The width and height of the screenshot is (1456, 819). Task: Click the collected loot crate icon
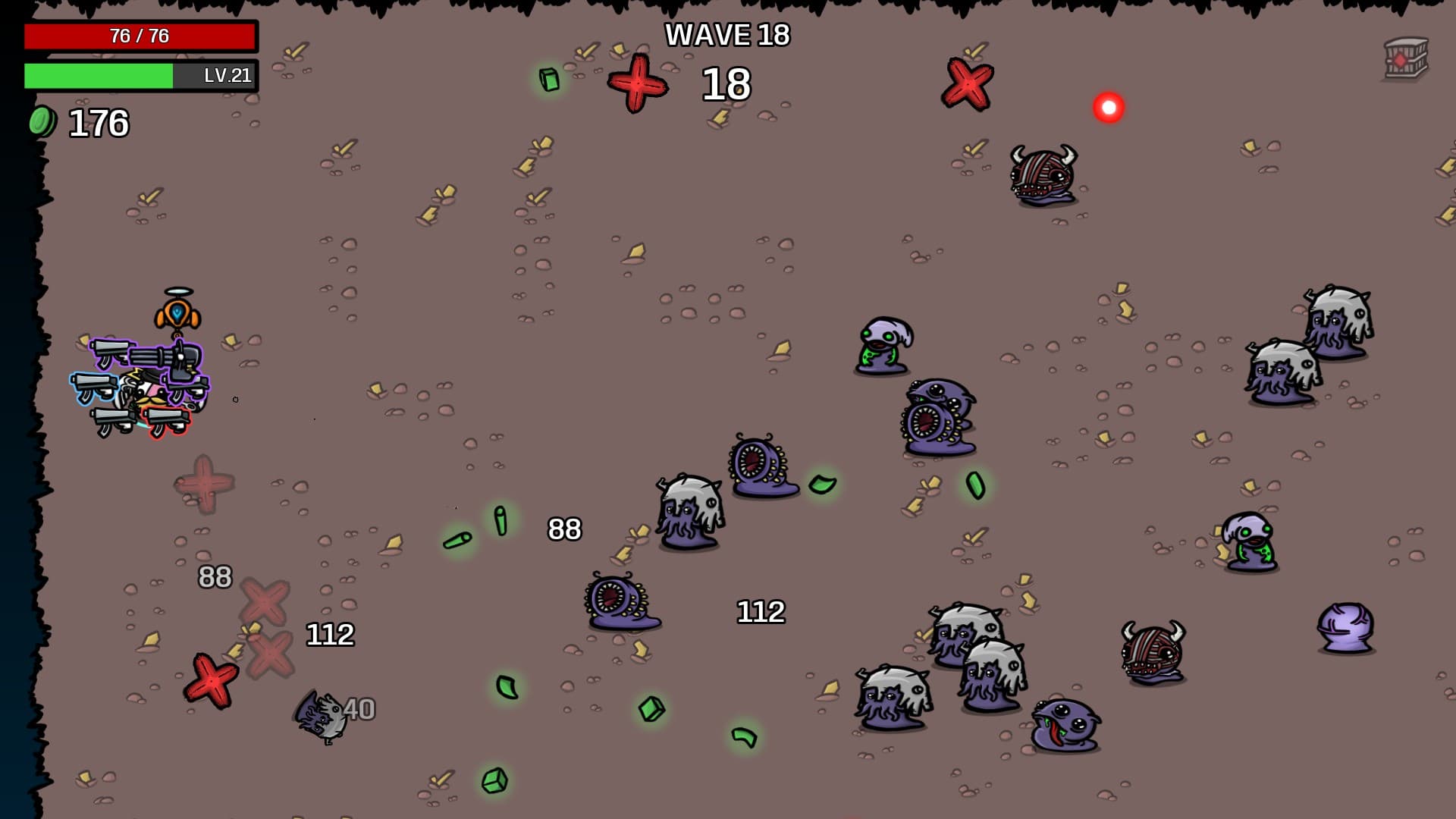[x=1405, y=58]
